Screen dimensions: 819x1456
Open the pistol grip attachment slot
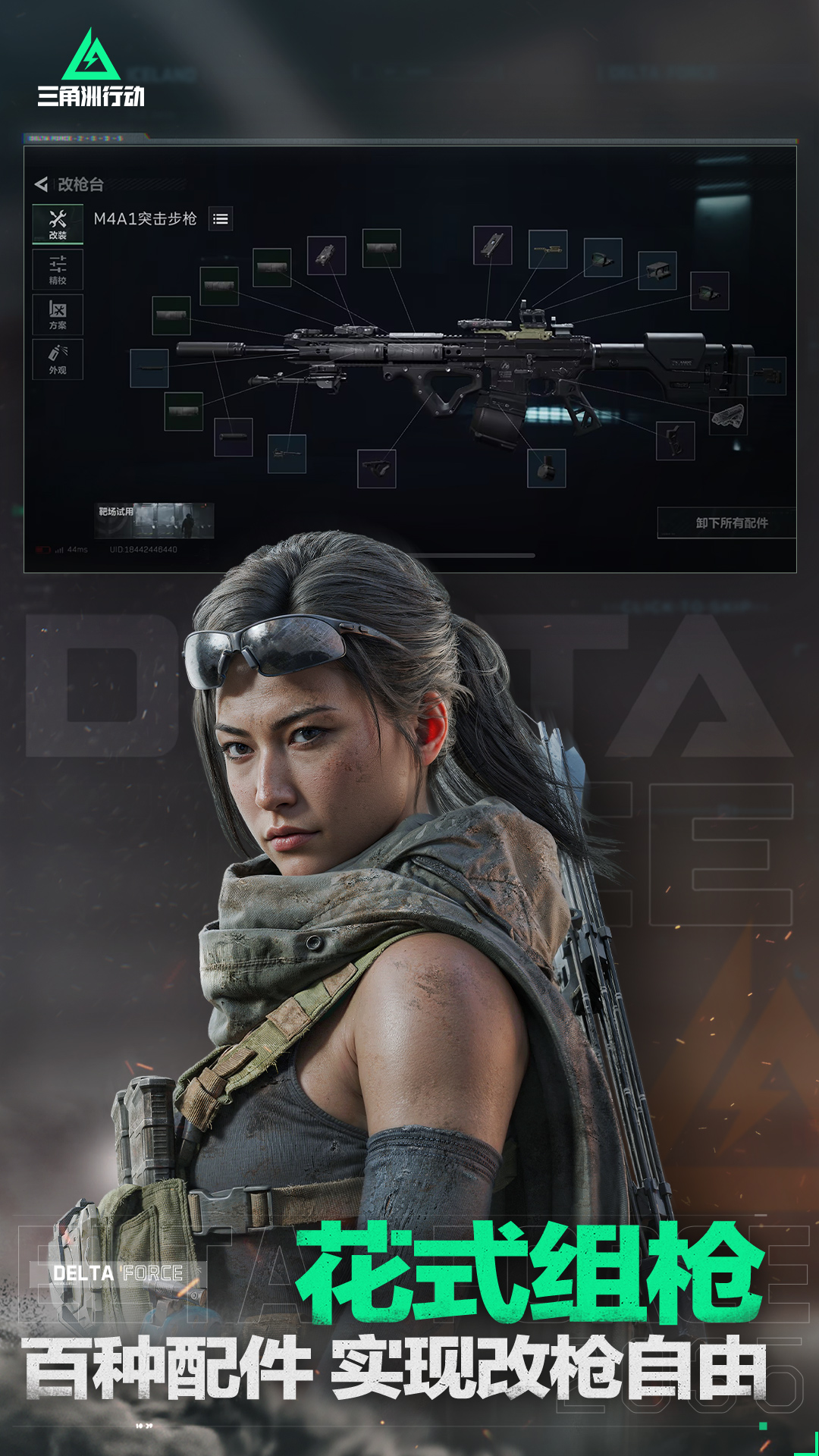[675, 441]
